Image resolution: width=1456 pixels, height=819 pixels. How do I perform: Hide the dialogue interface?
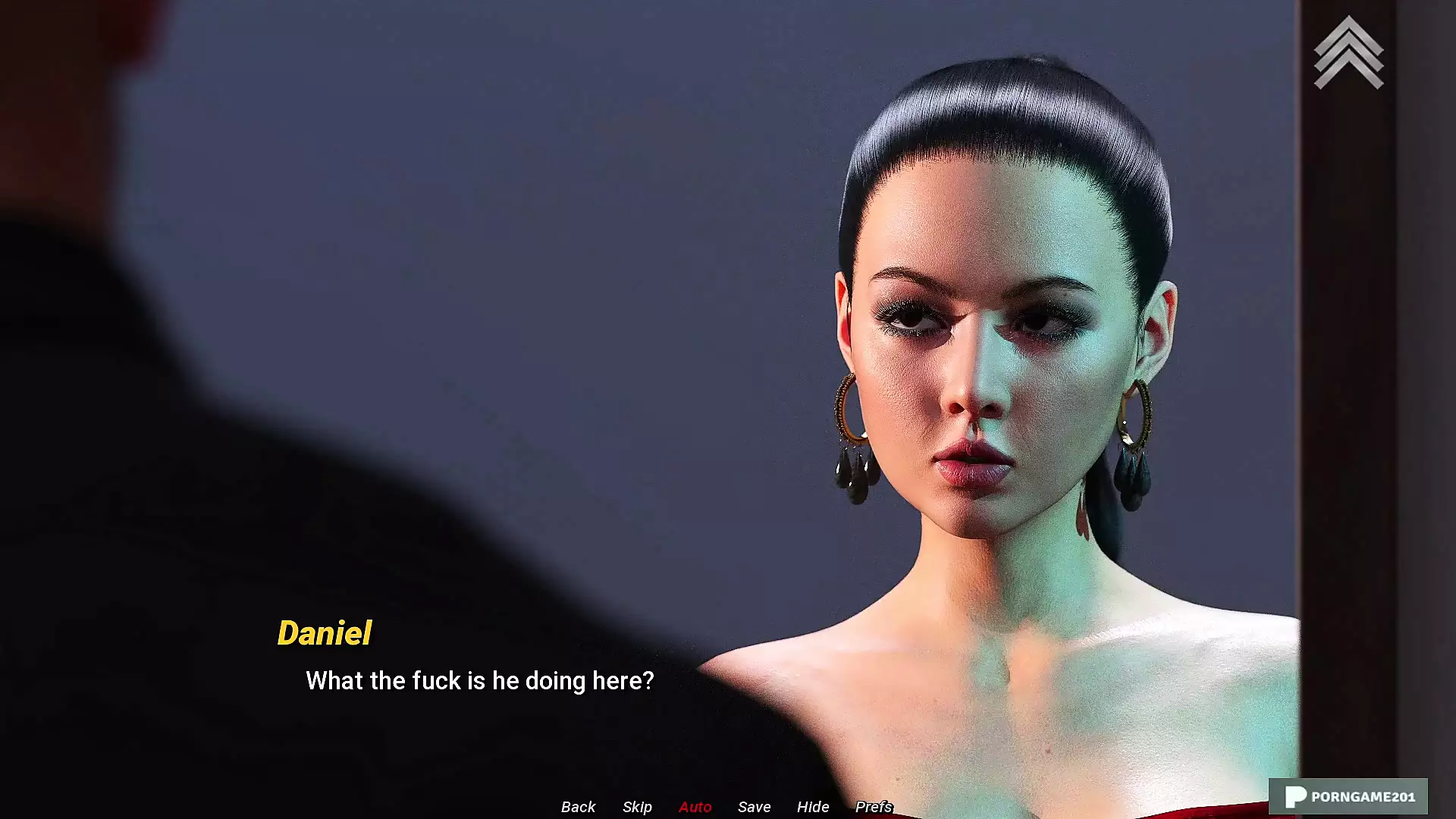[812, 807]
